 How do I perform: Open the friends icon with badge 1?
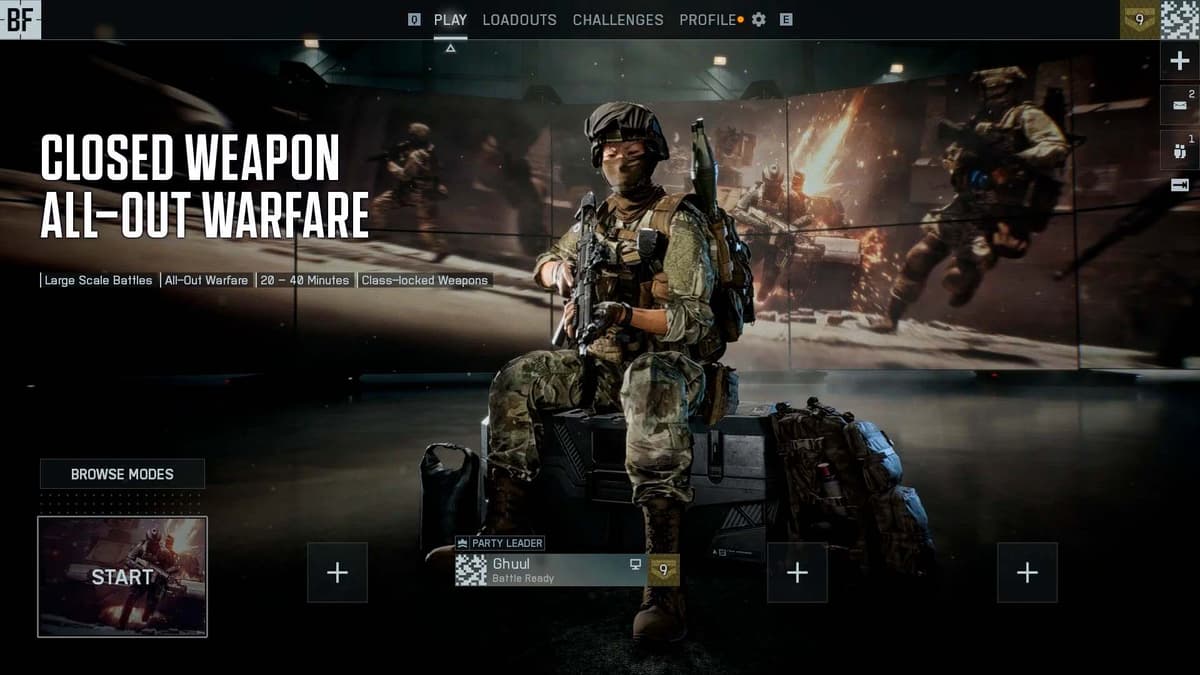1179,150
